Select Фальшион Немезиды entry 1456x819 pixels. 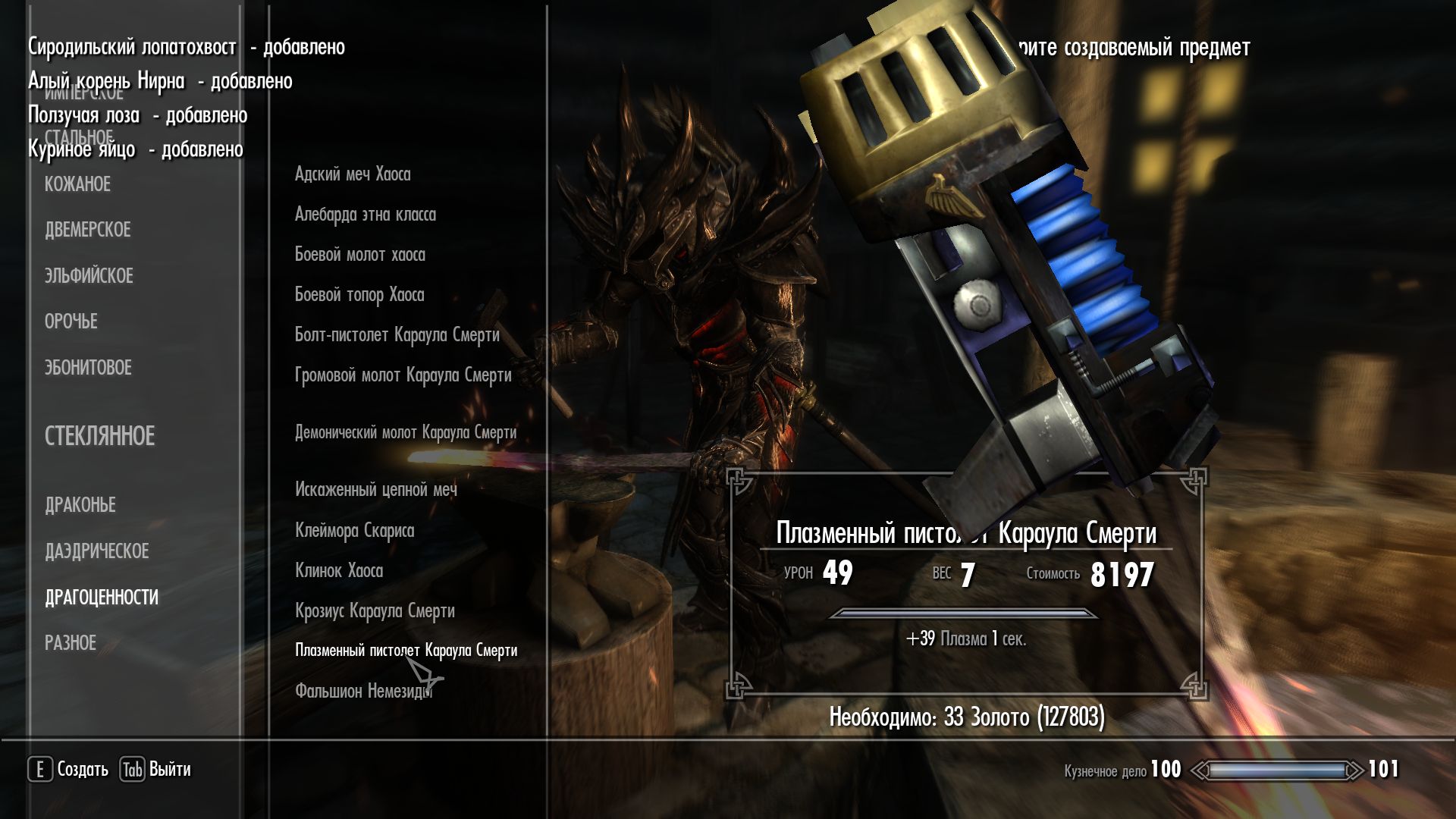(x=362, y=691)
